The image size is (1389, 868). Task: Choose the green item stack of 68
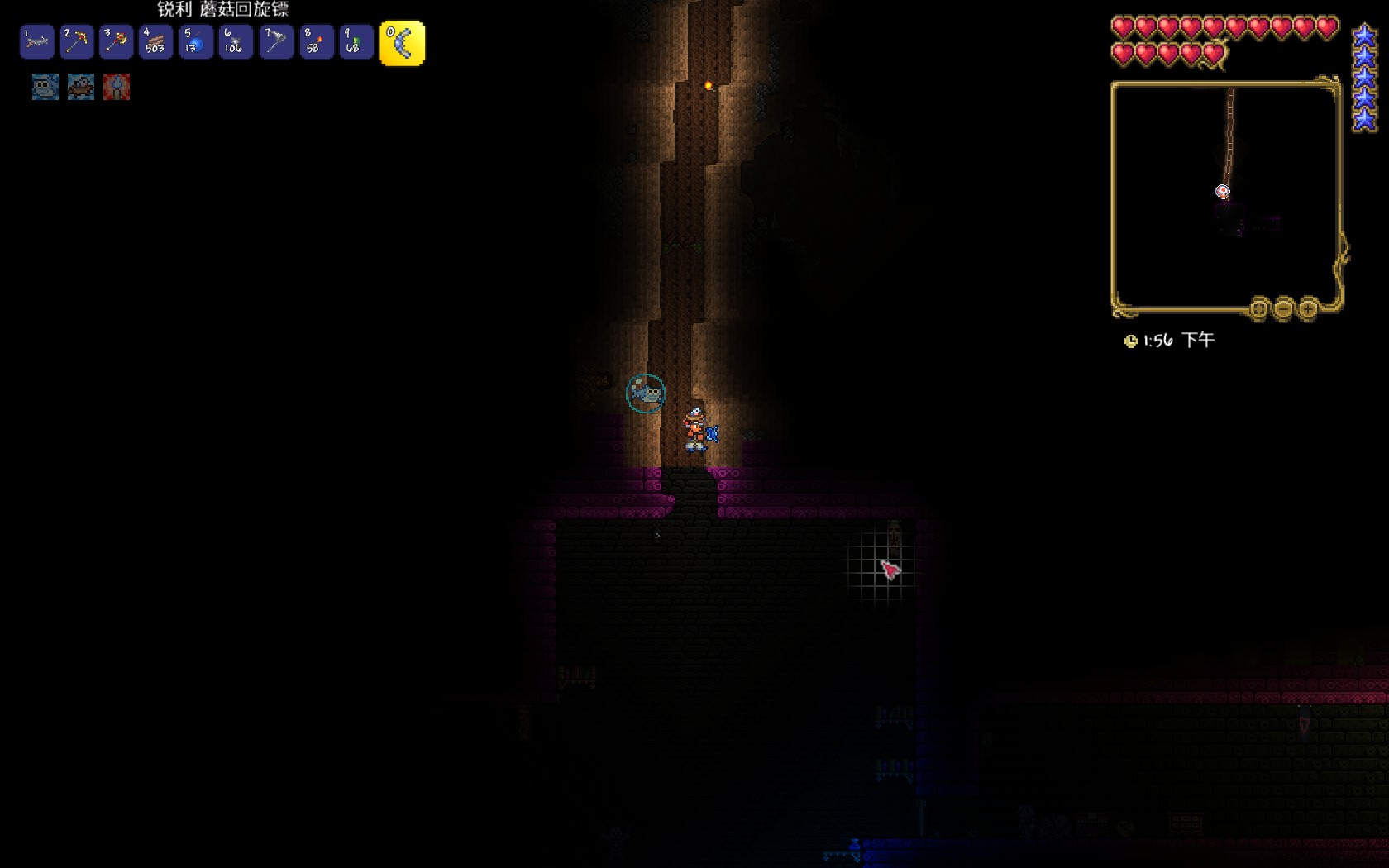[356, 42]
